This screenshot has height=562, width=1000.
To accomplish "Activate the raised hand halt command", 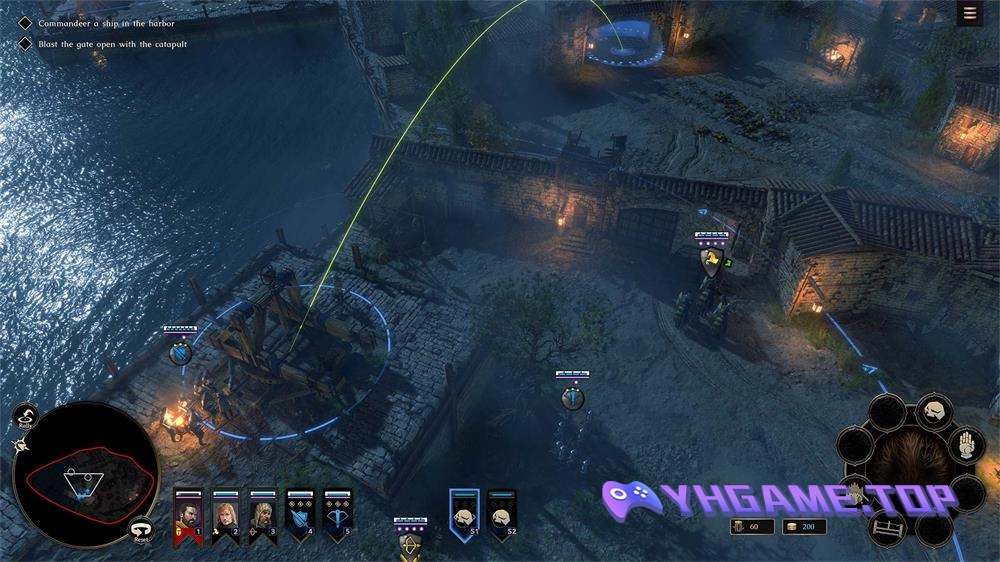I will 966,447.
